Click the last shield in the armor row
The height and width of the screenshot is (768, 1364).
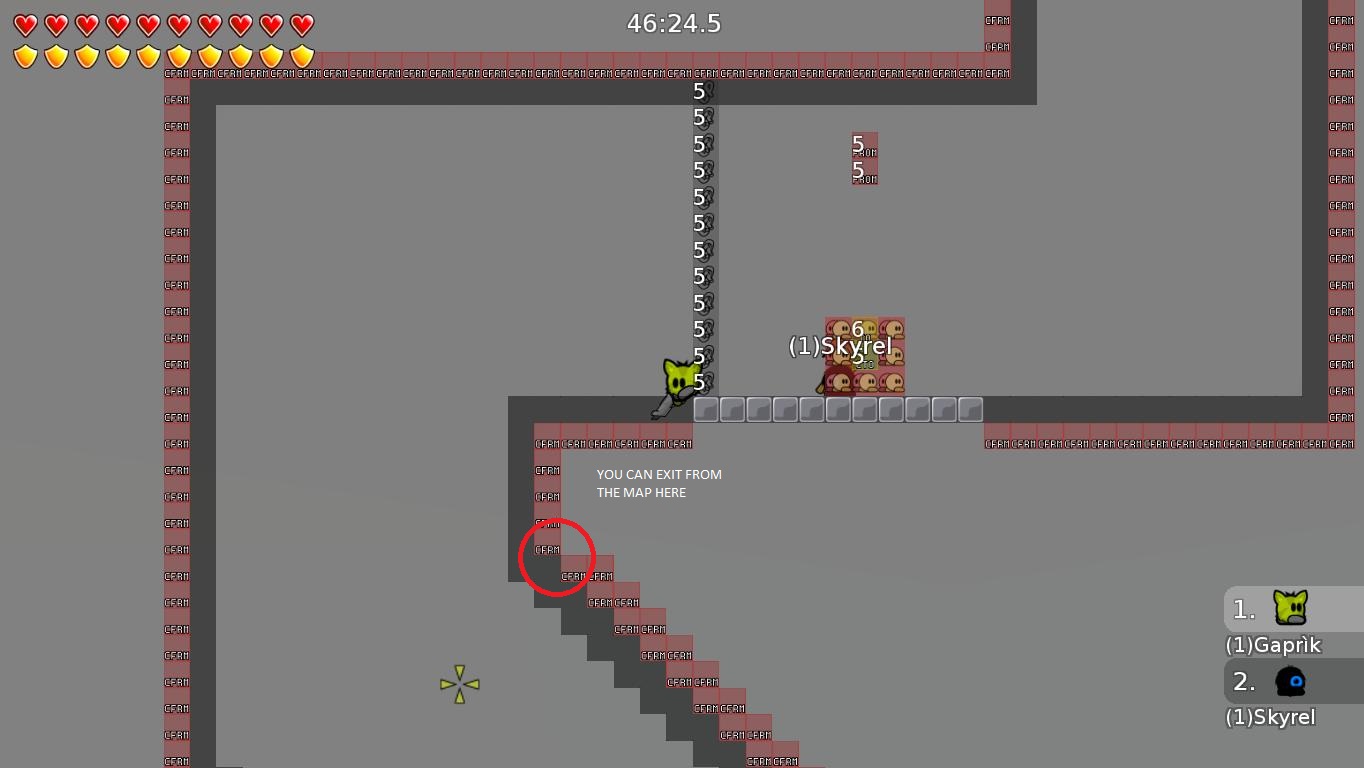pos(301,57)
